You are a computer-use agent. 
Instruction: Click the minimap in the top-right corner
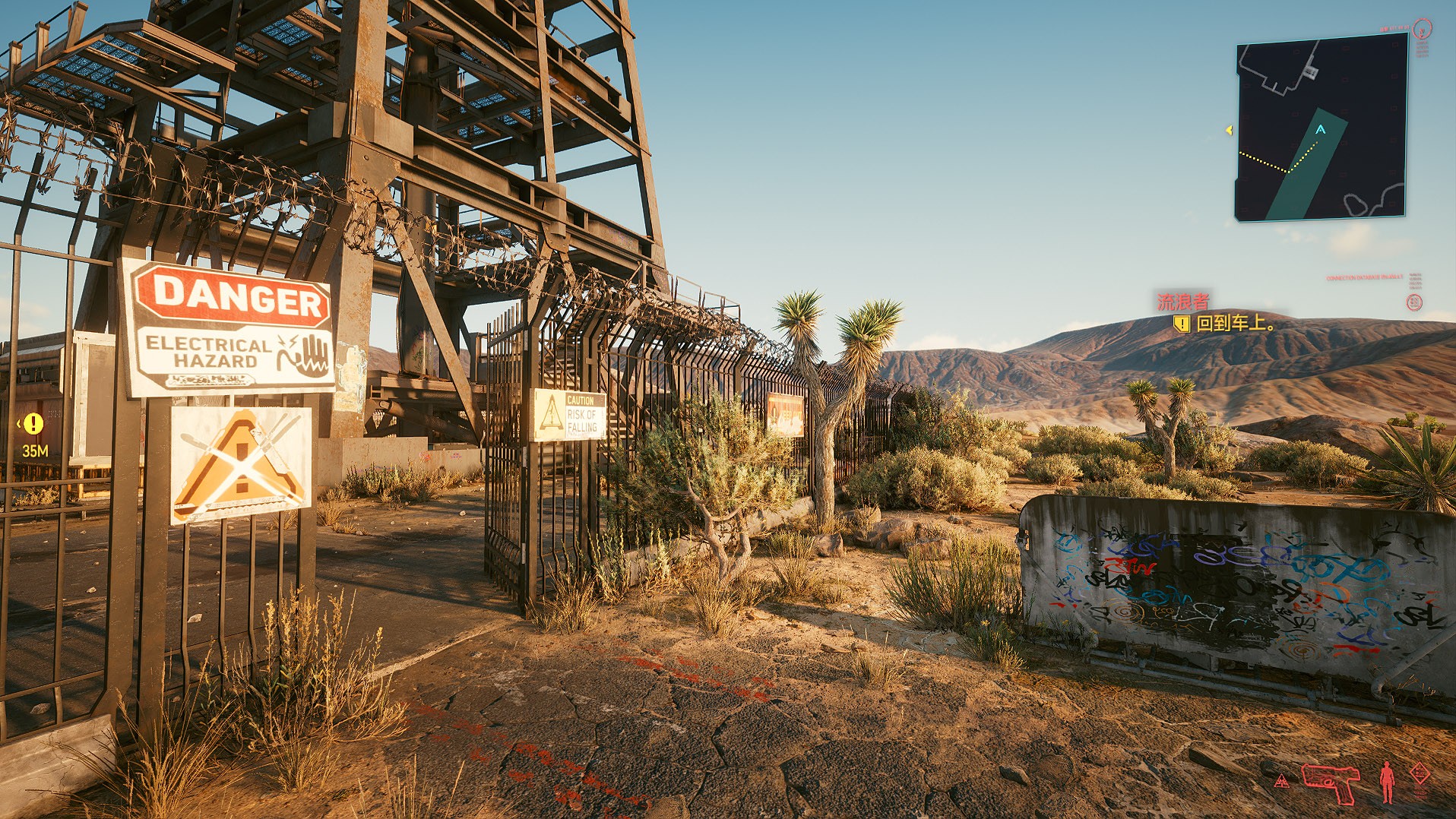(1321, 128)
